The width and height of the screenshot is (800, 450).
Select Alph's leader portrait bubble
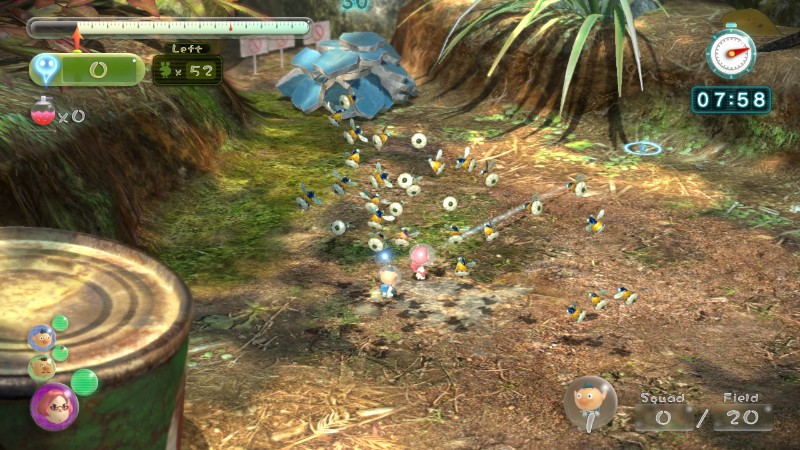41,338
